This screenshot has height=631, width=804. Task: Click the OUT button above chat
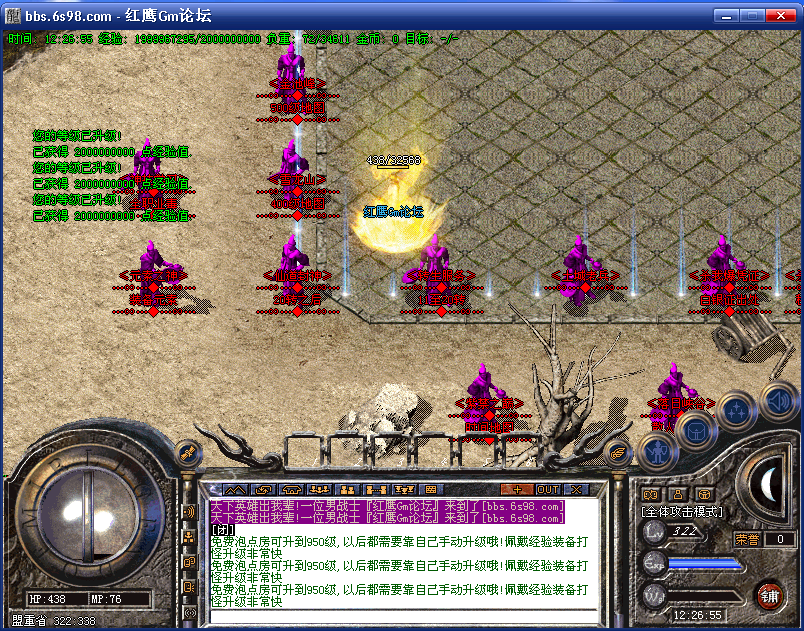[547, 489]
